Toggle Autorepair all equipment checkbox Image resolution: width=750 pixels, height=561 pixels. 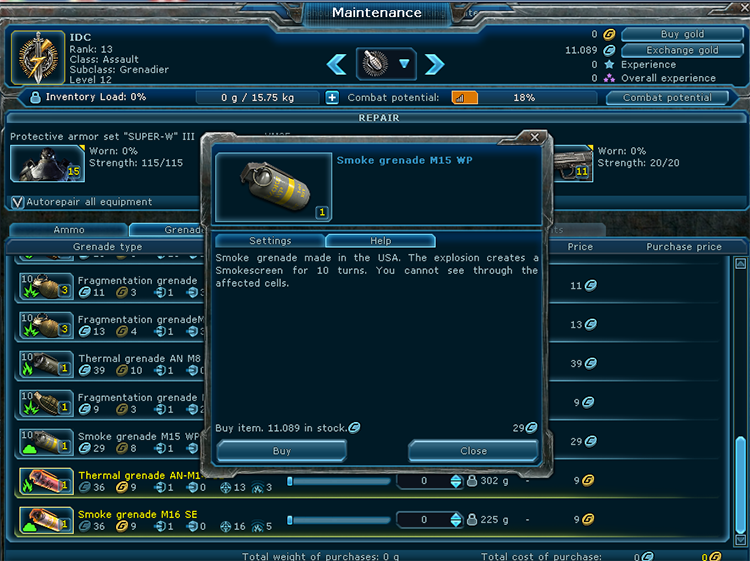pos(17,202)
